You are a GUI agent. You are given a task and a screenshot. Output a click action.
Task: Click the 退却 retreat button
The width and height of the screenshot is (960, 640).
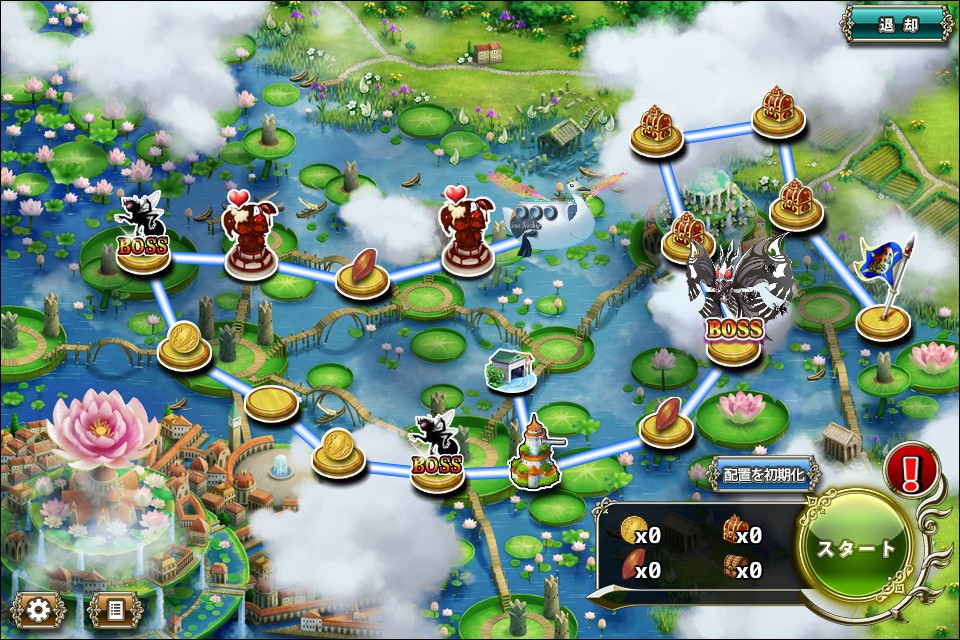pos(897,24)
